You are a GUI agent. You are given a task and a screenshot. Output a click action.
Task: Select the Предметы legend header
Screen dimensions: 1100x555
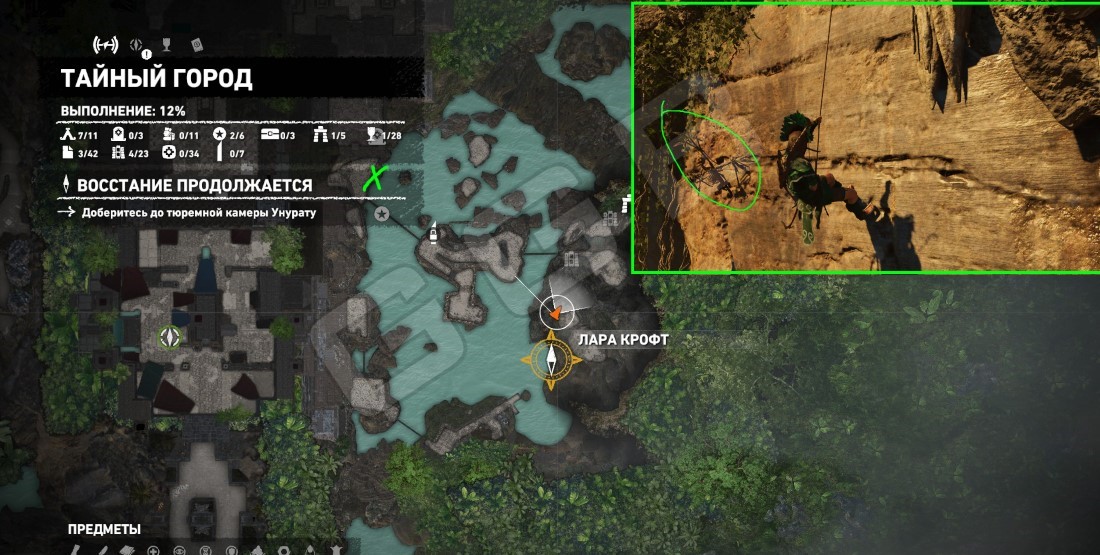pyautogui.click(x=104, y=529)
